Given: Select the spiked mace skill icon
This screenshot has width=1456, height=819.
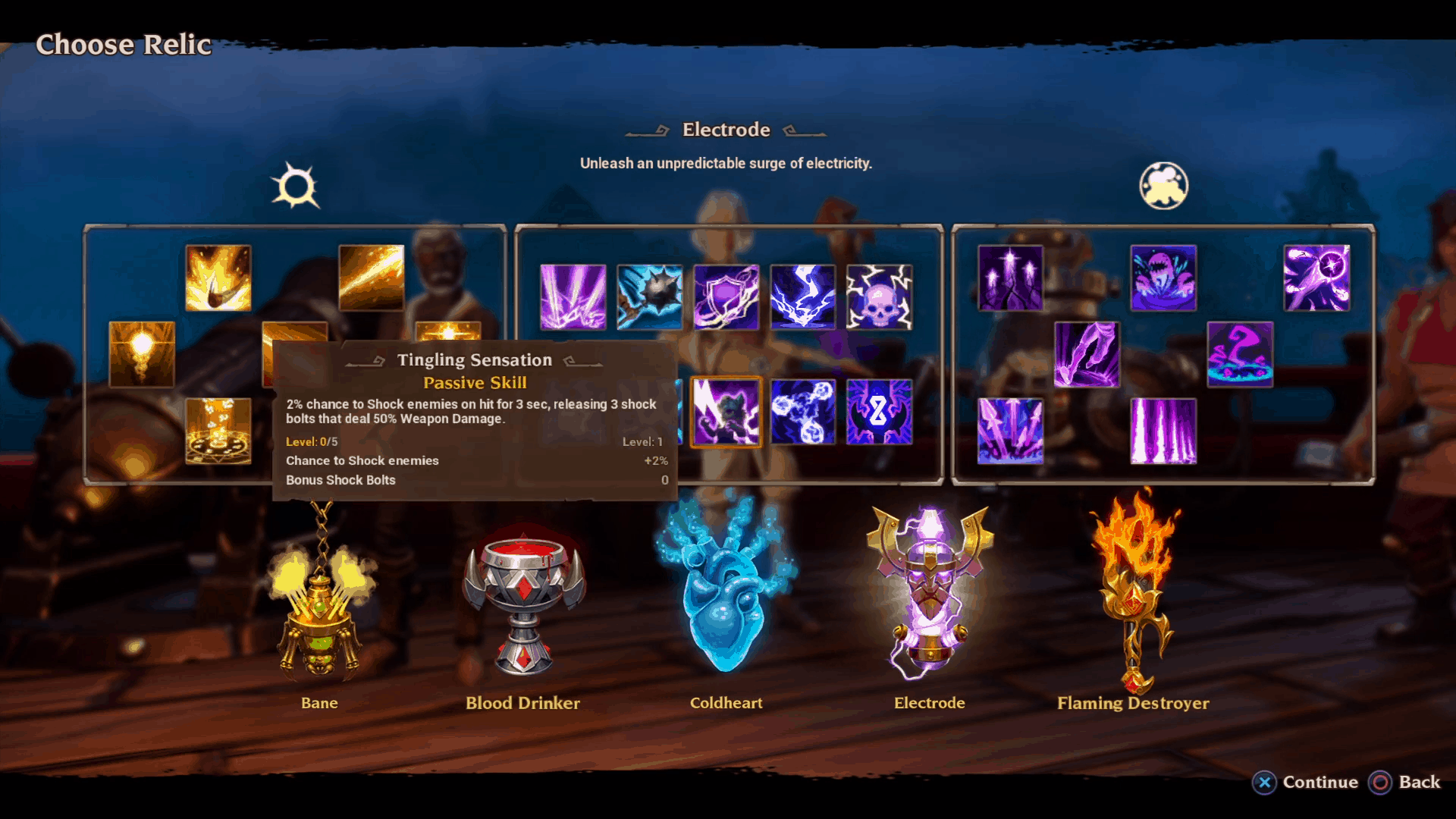Looking at the screenshot, I should click(x=650, y=296).
